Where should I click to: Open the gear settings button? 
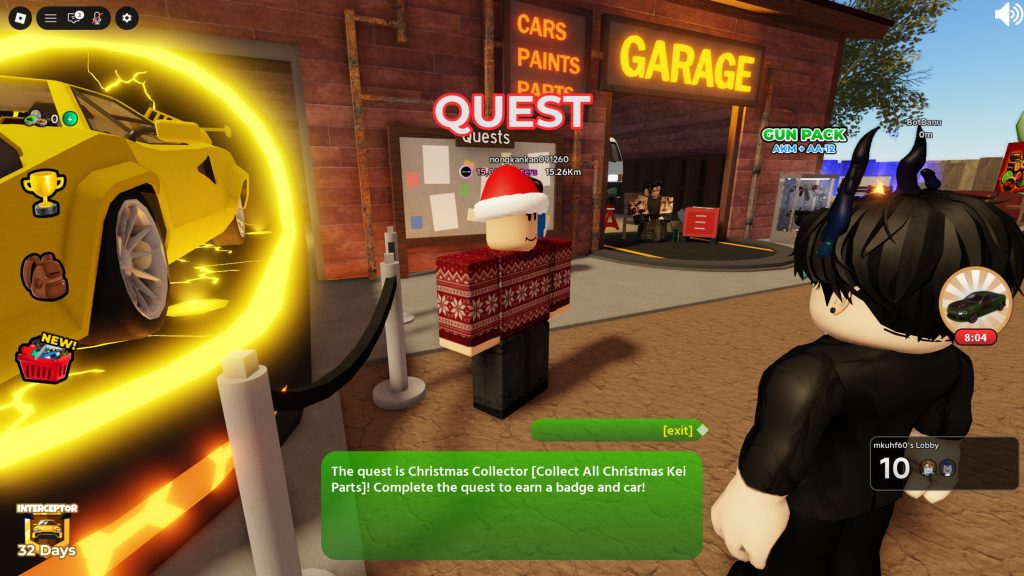point(126,18)
